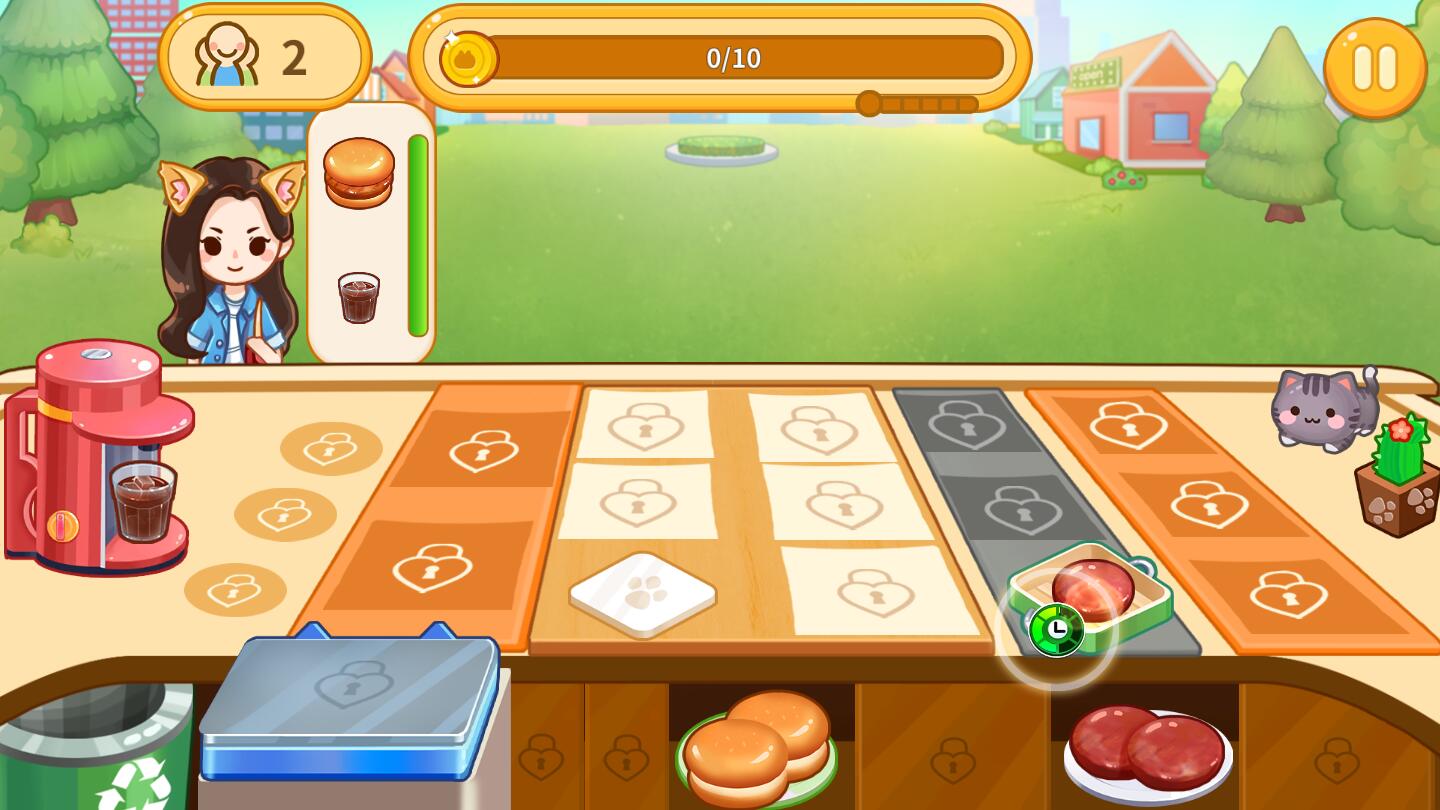Click the green timer badge on the grill
Screen dimensions: 1440x810
pos(1057,630)
